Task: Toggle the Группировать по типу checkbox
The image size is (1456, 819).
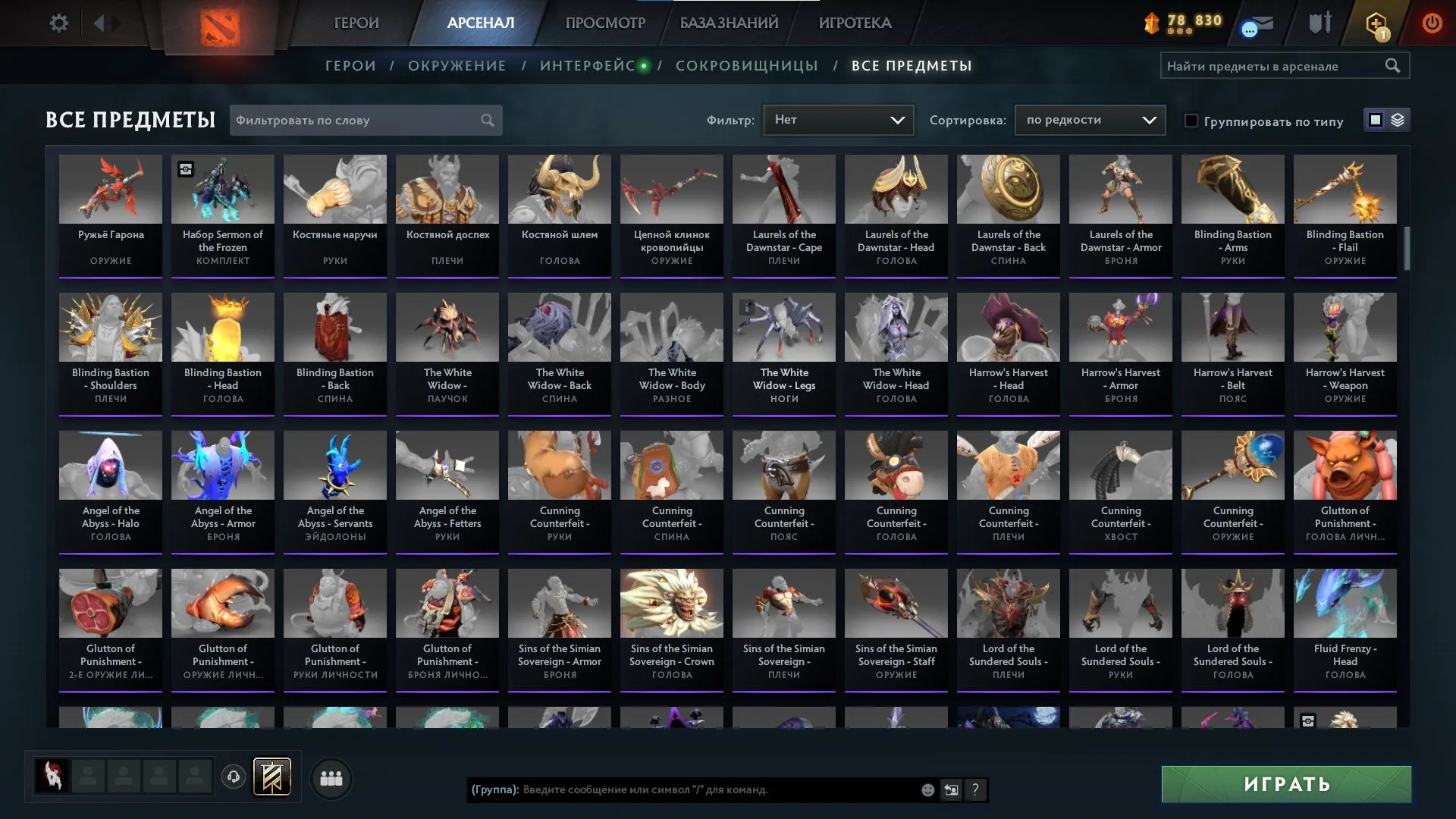Action: [x=1192, y=121]
